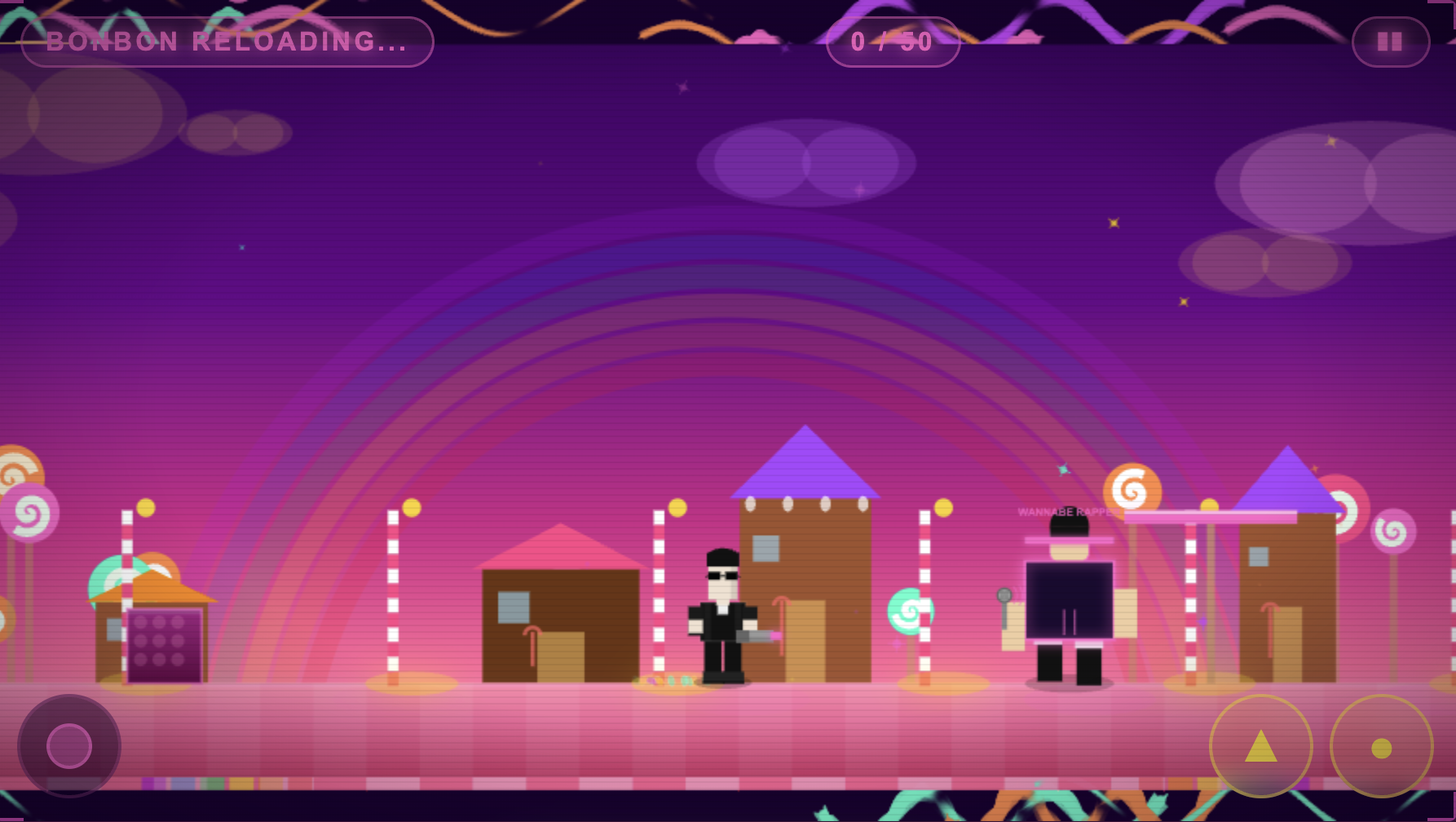Click the BONBON RELOADING status banner
Image resolution: width=1456 pixels, height=822 pixels.
click(x=228, y=42)
